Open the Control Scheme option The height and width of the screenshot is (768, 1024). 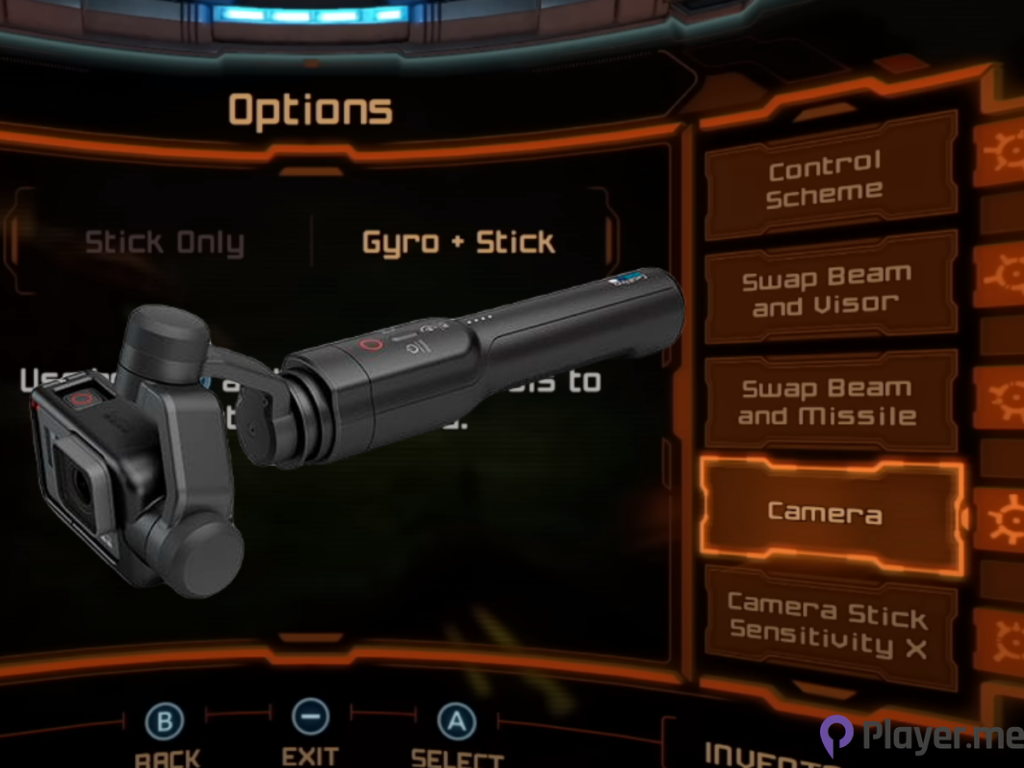pos(826,178)
